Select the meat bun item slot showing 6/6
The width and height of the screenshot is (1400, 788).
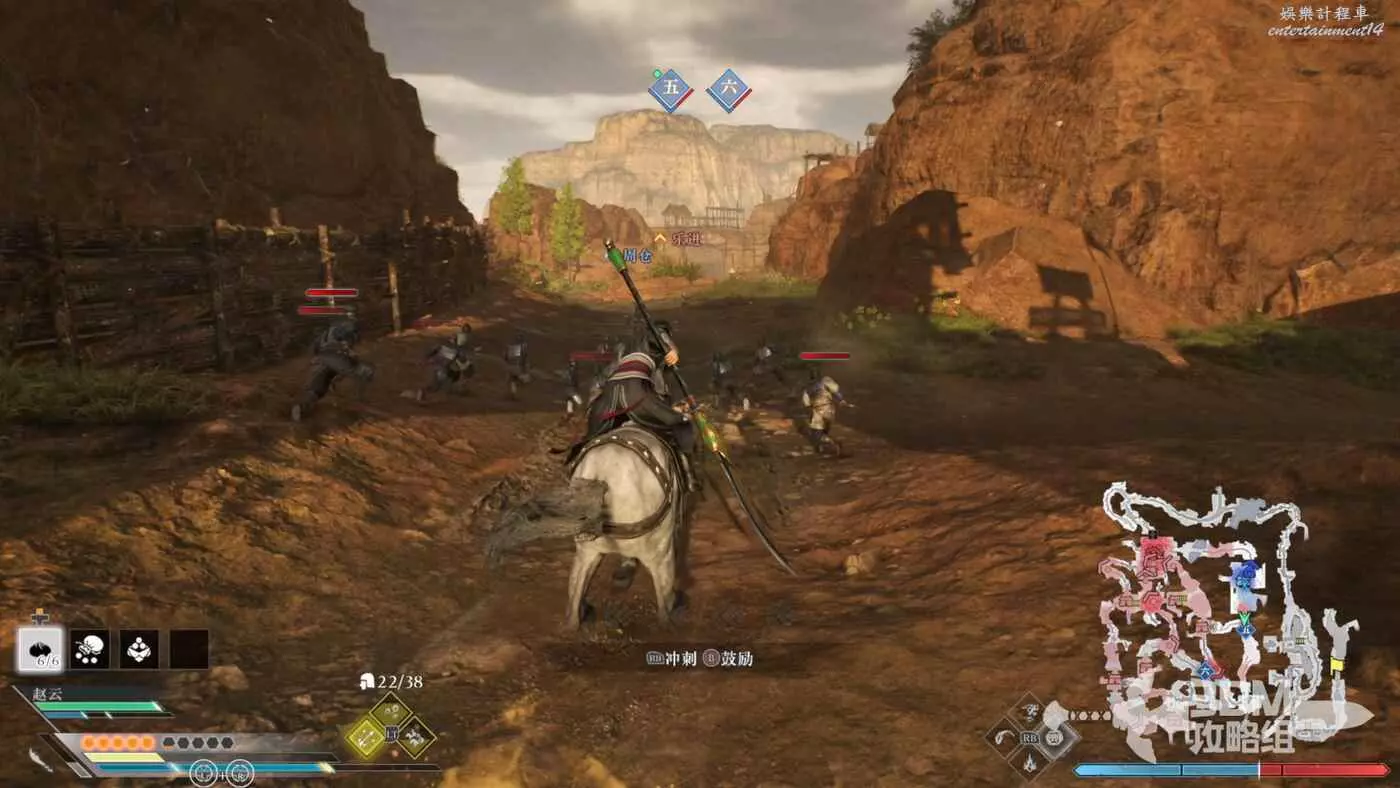click(x=40, y=649)
